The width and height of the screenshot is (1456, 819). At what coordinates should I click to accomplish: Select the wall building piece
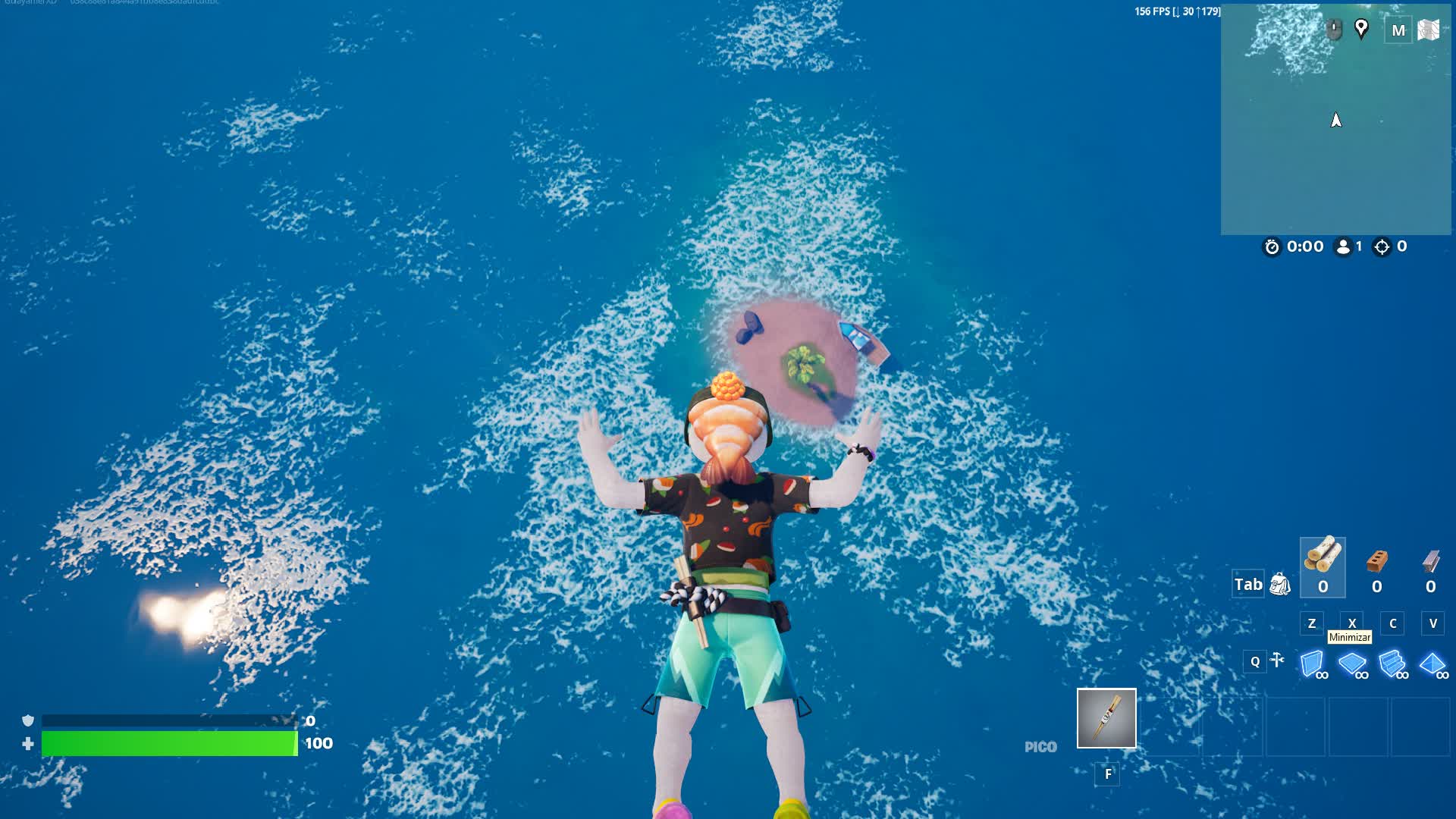(x=1311, y=663)
